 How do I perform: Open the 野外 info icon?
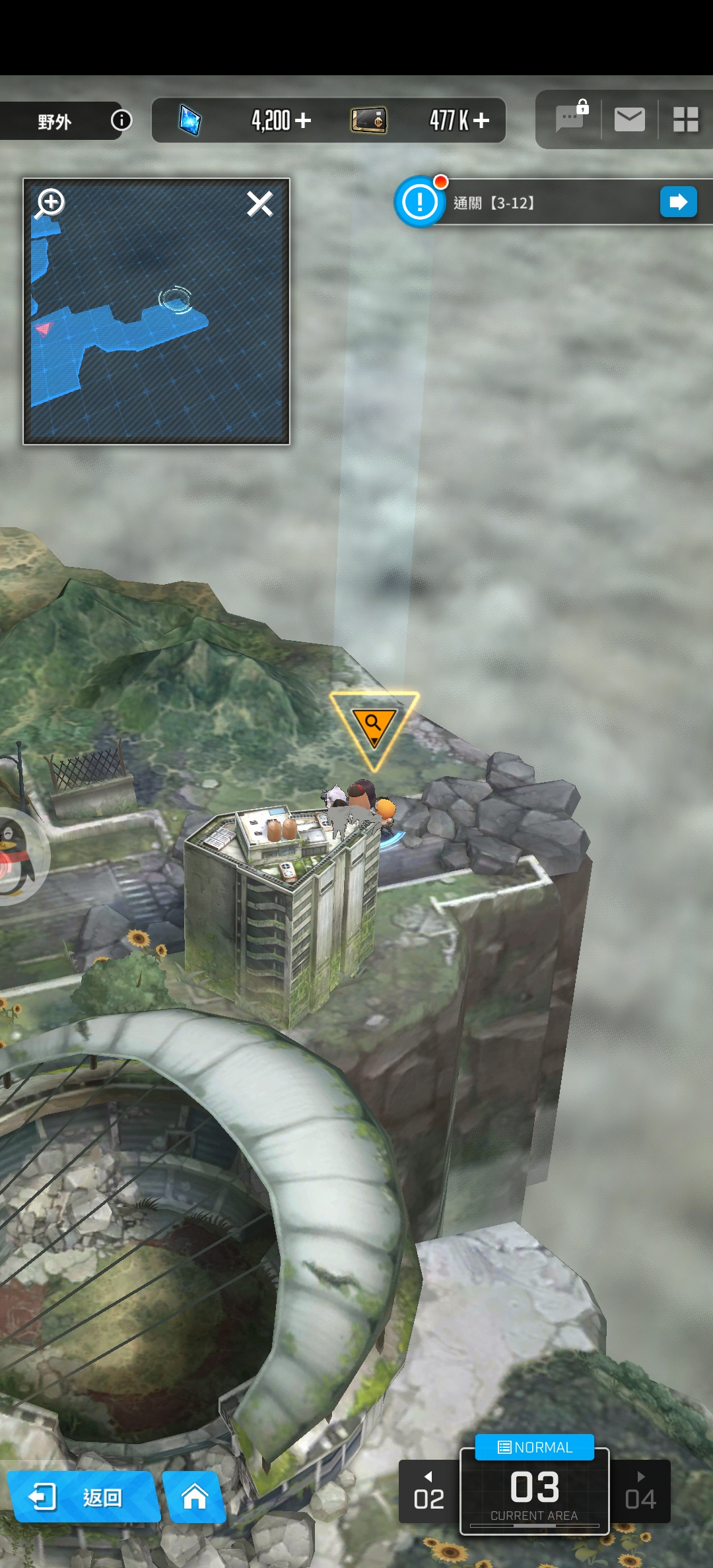point(121,120)
